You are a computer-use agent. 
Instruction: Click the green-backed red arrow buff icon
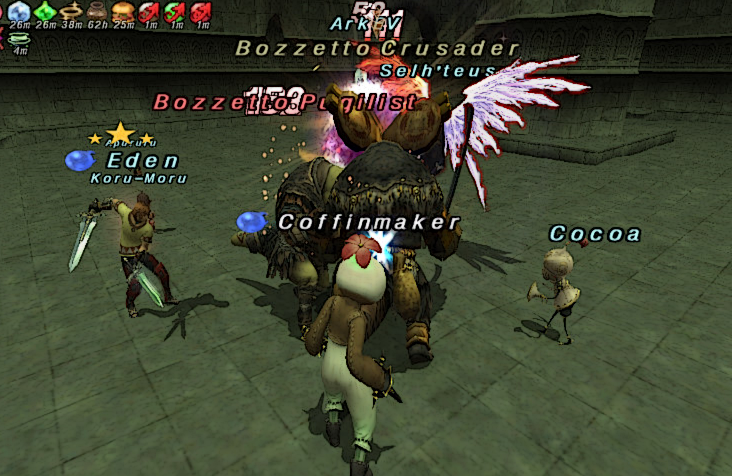click(x=175, y=11)
